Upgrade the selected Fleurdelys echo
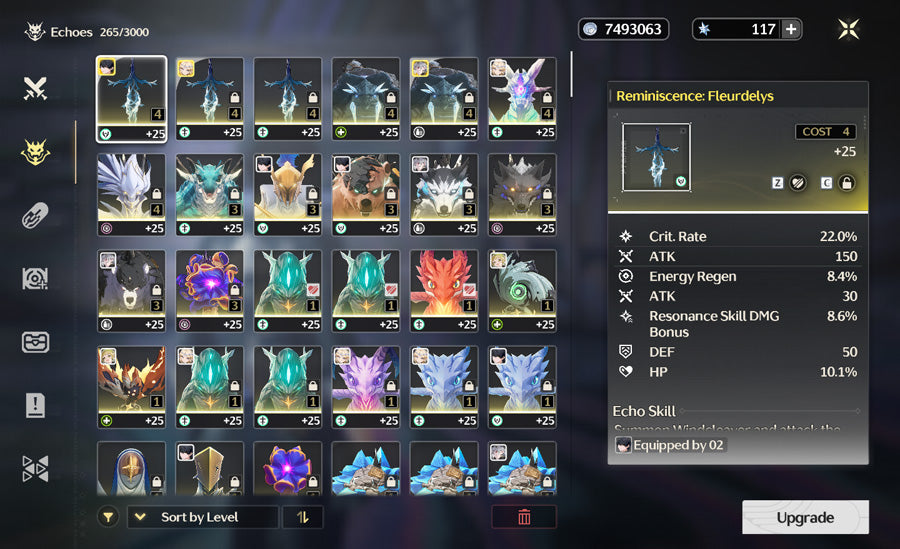 805,517
